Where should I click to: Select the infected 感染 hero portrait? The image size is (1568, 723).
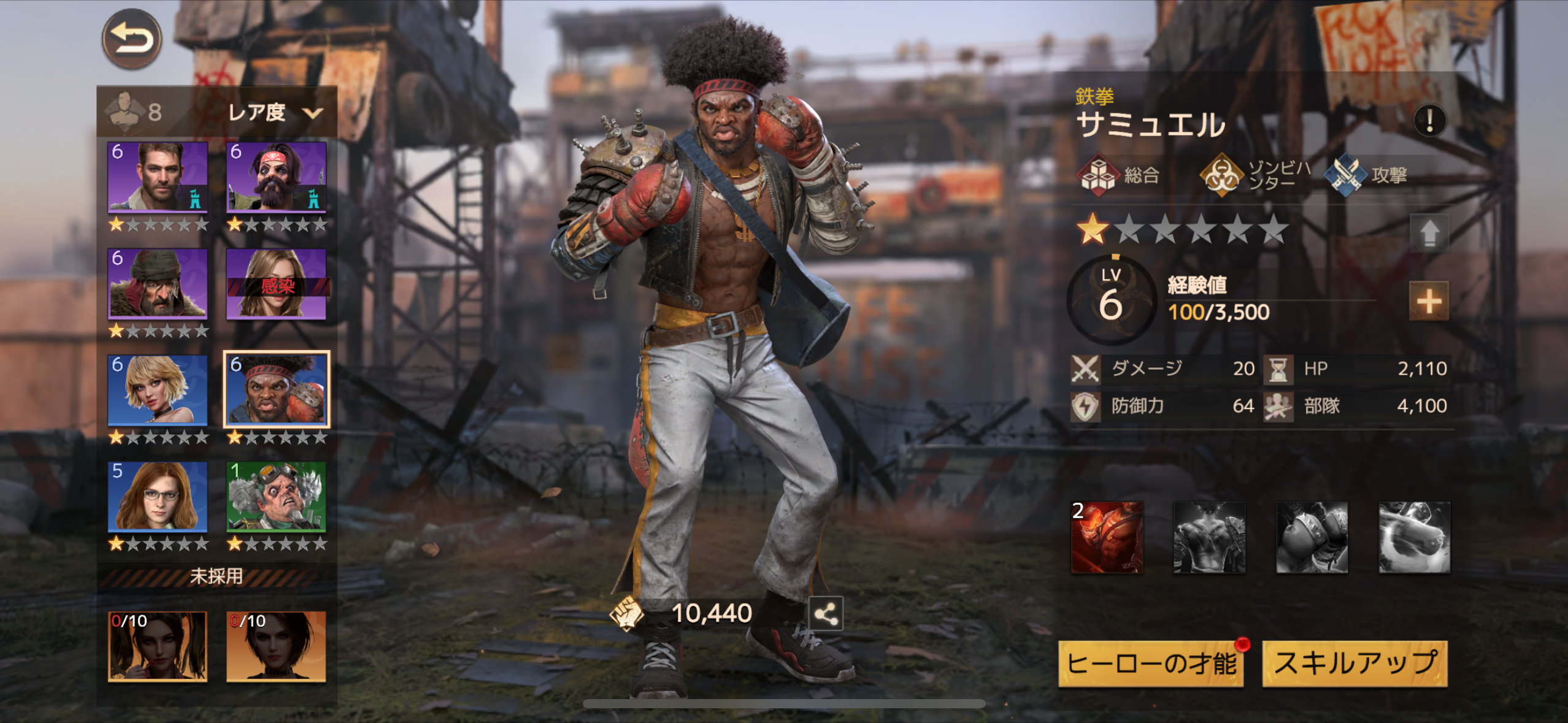(276, 284)
